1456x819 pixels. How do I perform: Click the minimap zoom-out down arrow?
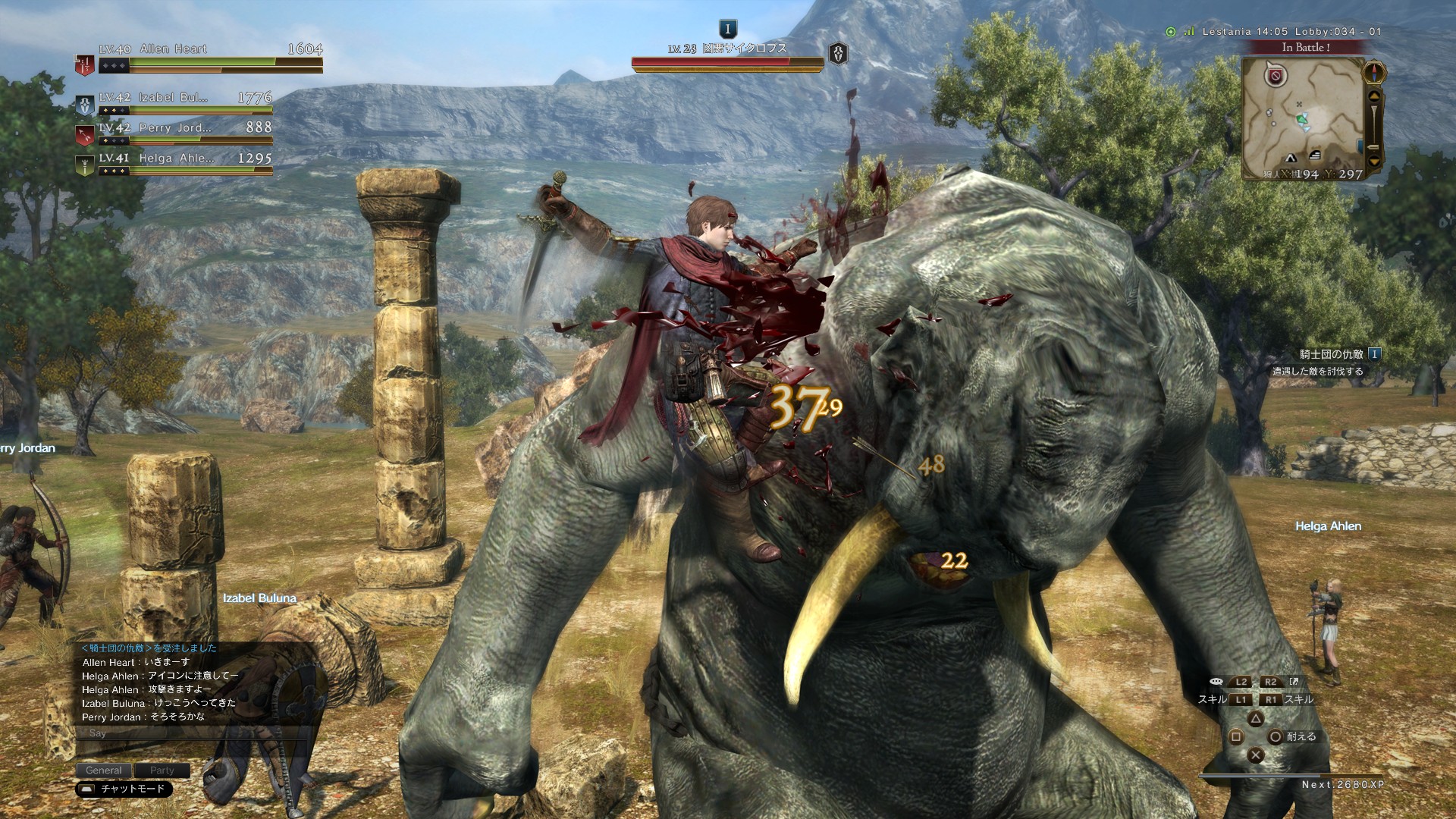click(x=1374, y=161)
